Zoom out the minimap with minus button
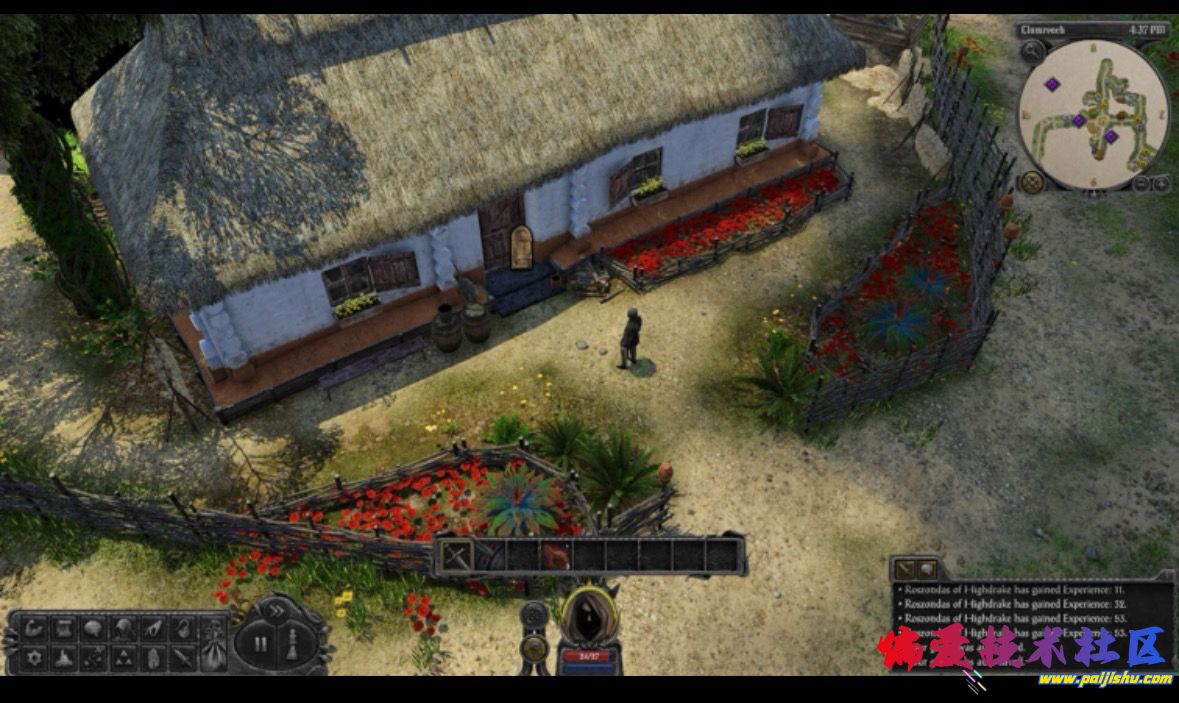Screen dimensions: 1179x703 (1142, 183)
